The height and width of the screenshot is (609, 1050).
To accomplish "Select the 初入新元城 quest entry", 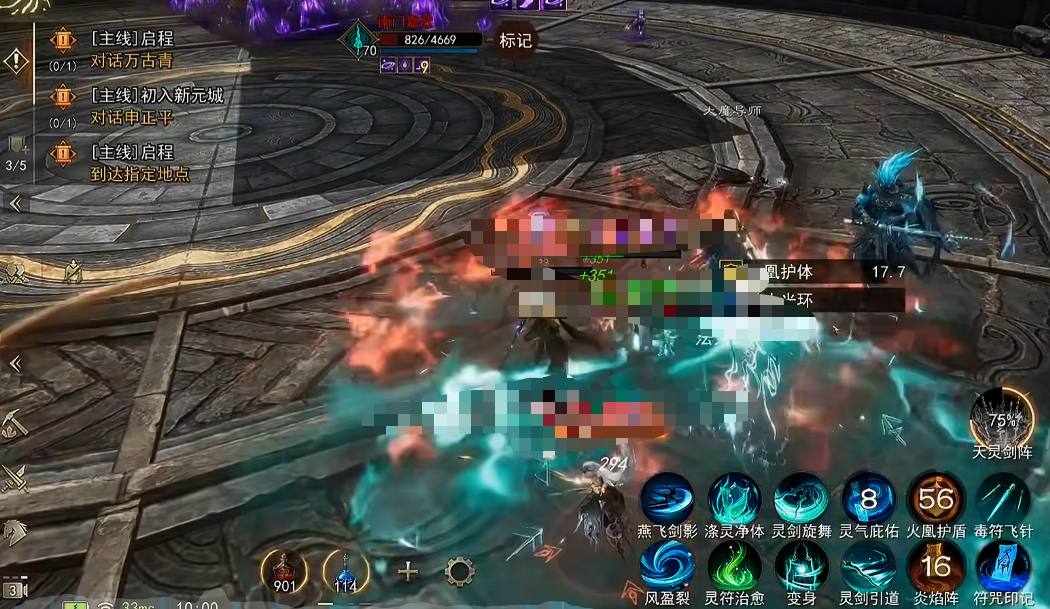I will (x=156, y=96).
